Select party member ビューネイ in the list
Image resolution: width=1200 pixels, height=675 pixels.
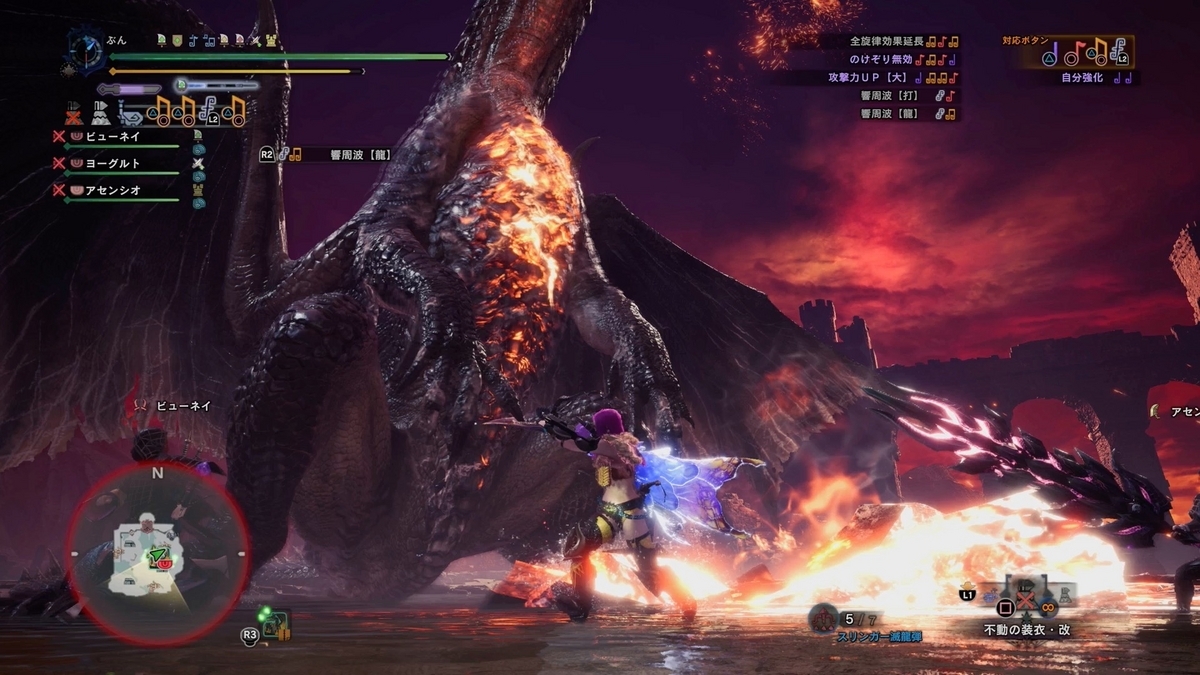(112, 136)
